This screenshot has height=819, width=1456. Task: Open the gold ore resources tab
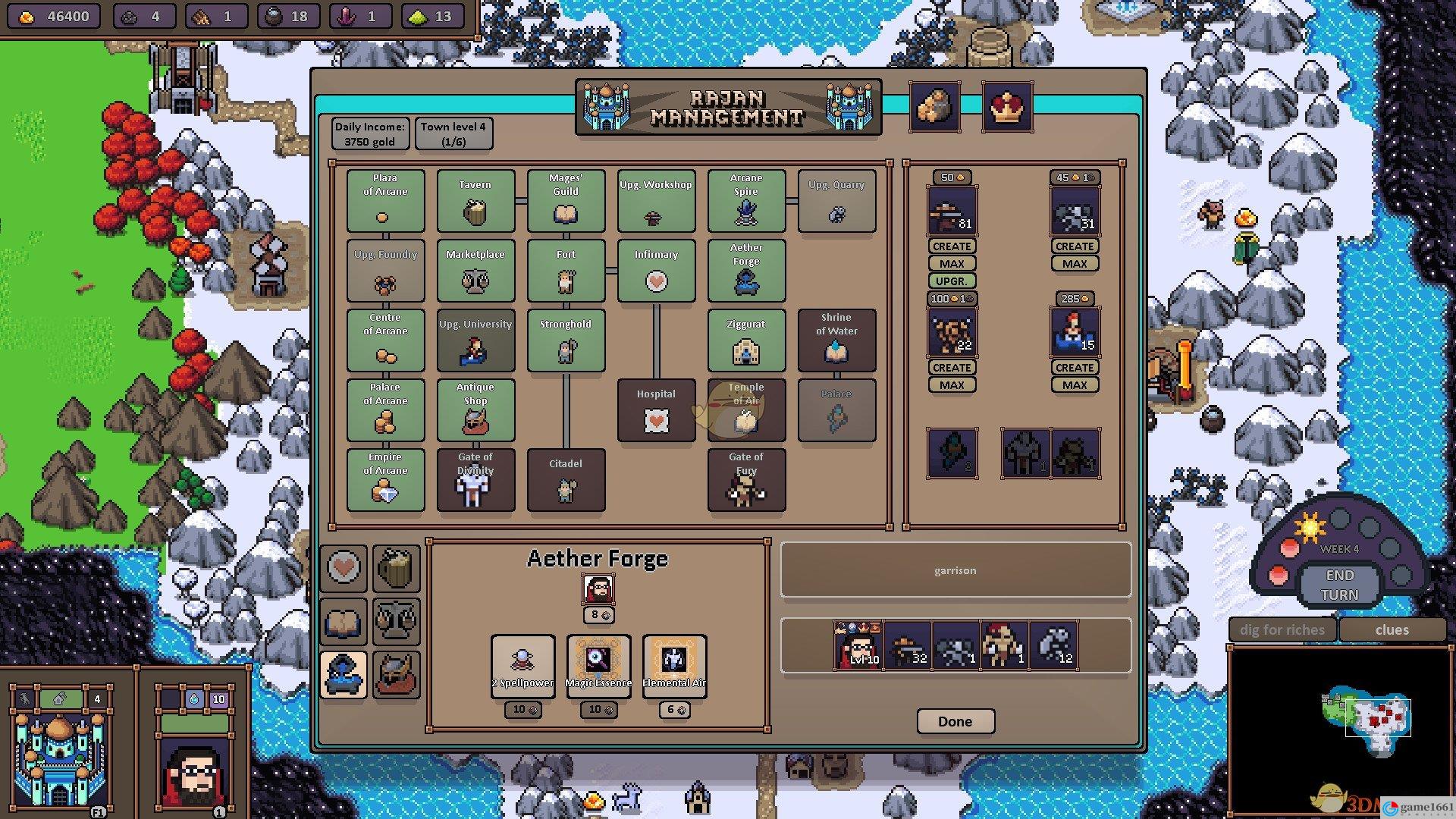[x=935, y=107]
